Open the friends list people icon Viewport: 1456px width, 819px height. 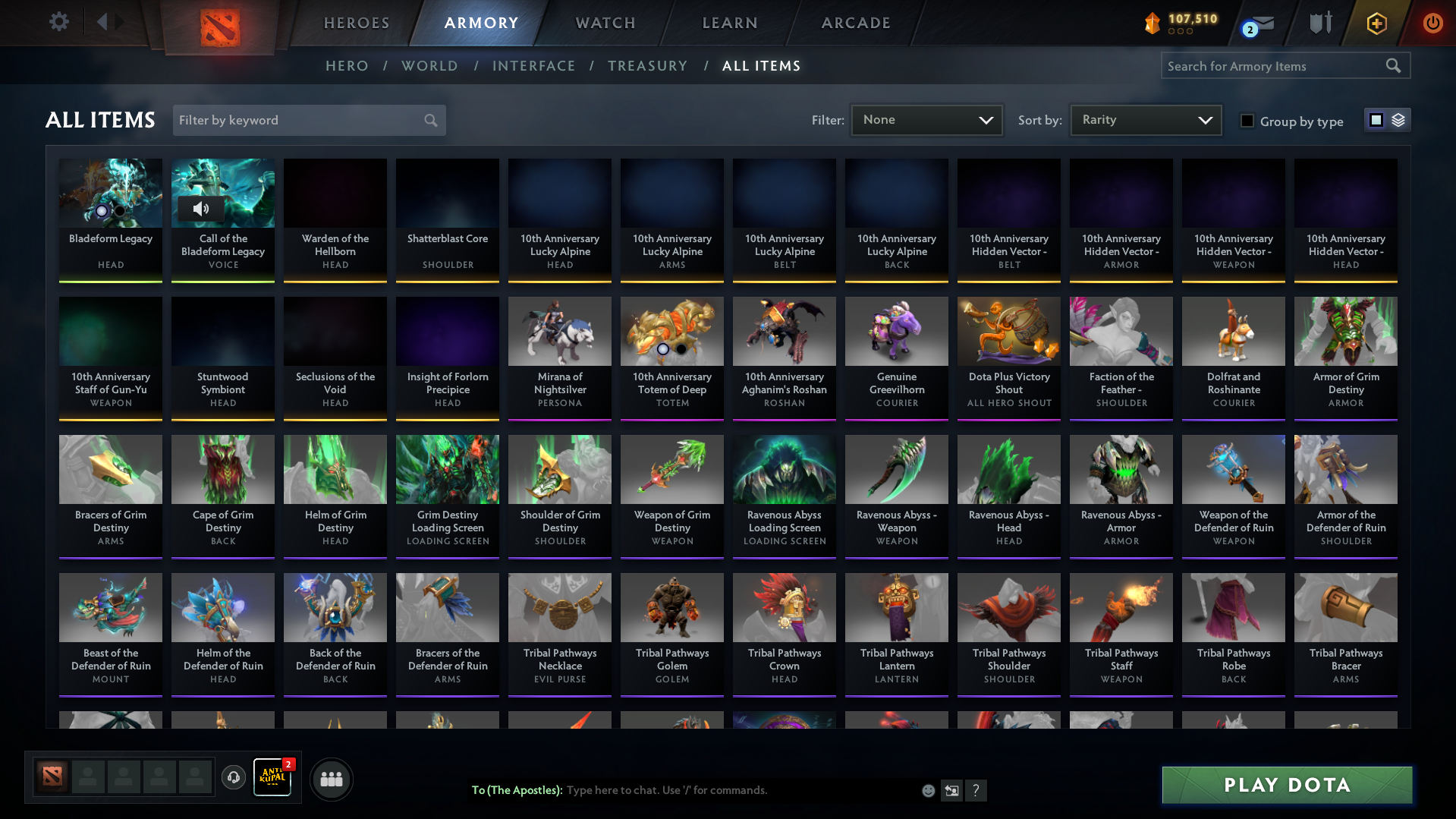coord(331,779)
